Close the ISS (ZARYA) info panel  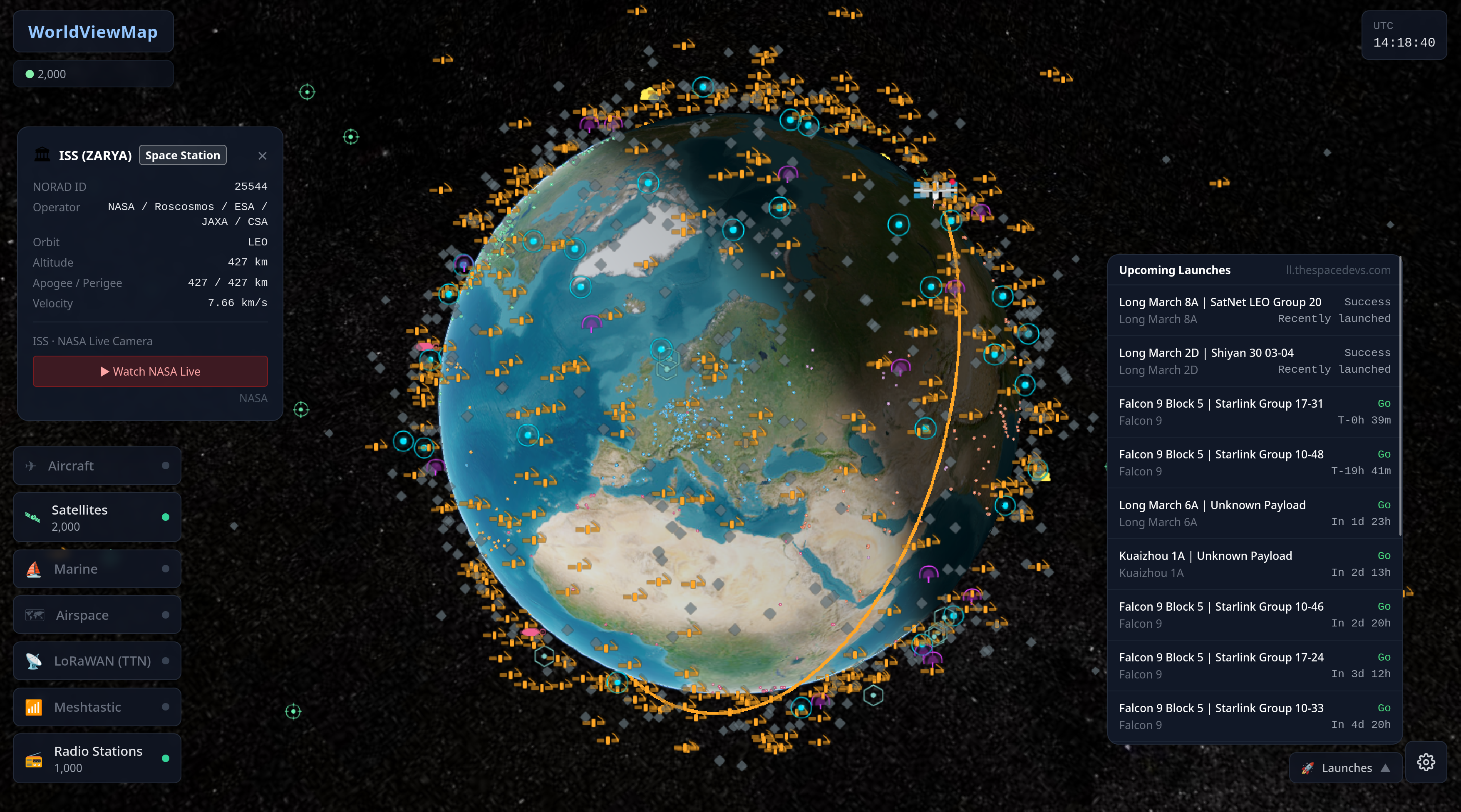point(263,155)
